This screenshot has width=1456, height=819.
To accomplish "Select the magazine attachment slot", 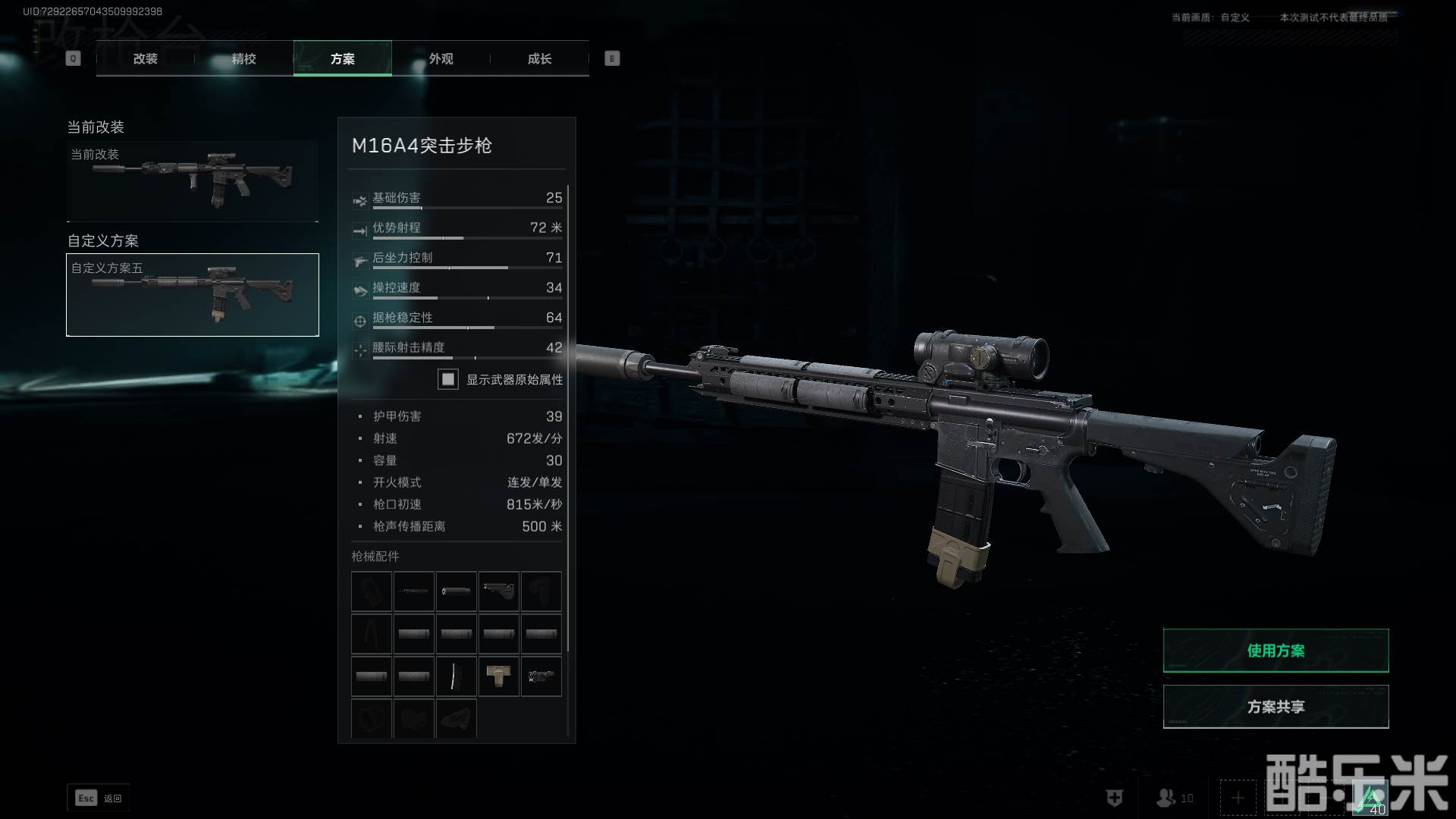I will [x=457, y=676].
